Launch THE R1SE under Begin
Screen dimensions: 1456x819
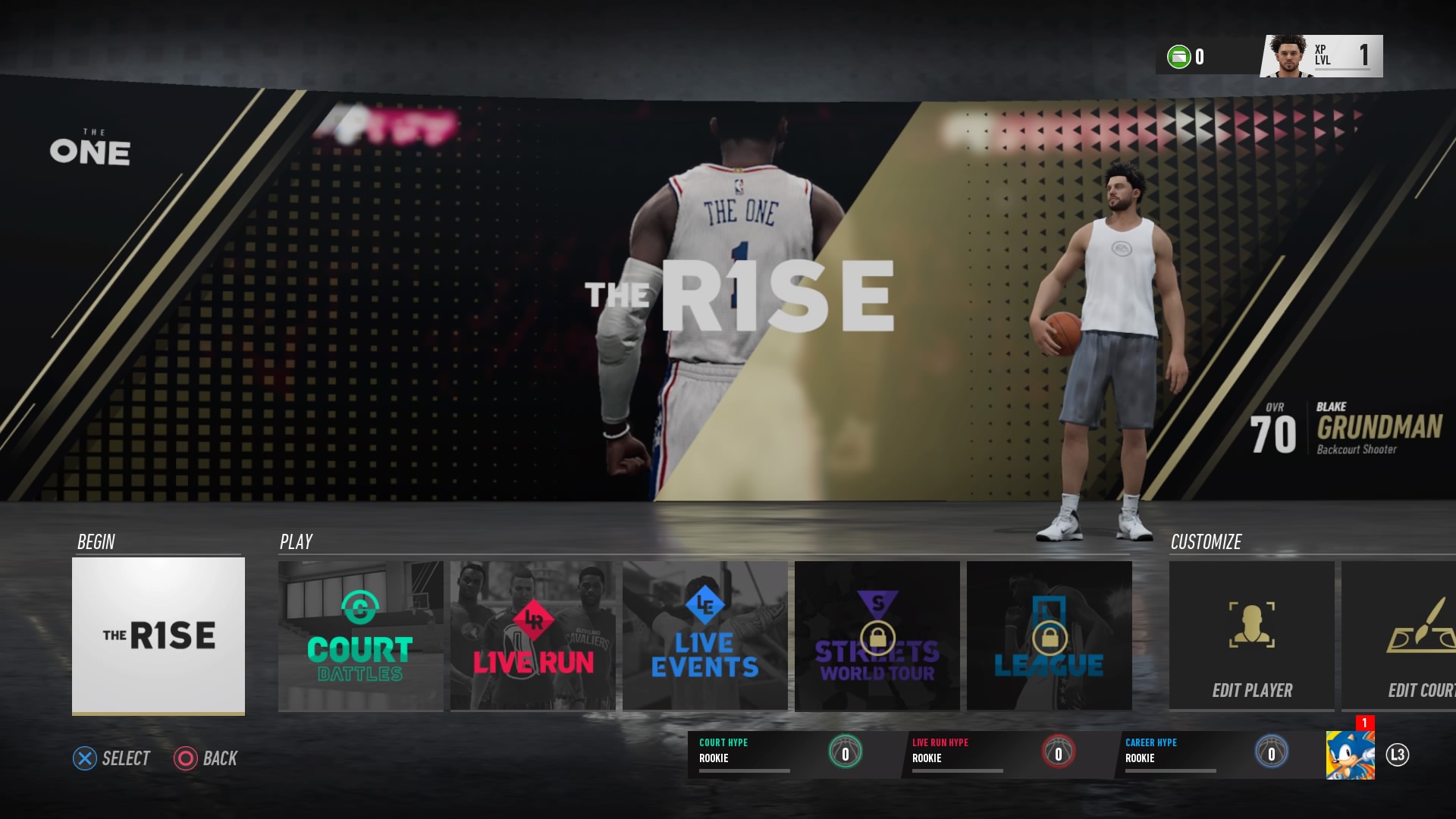(158, 635)
